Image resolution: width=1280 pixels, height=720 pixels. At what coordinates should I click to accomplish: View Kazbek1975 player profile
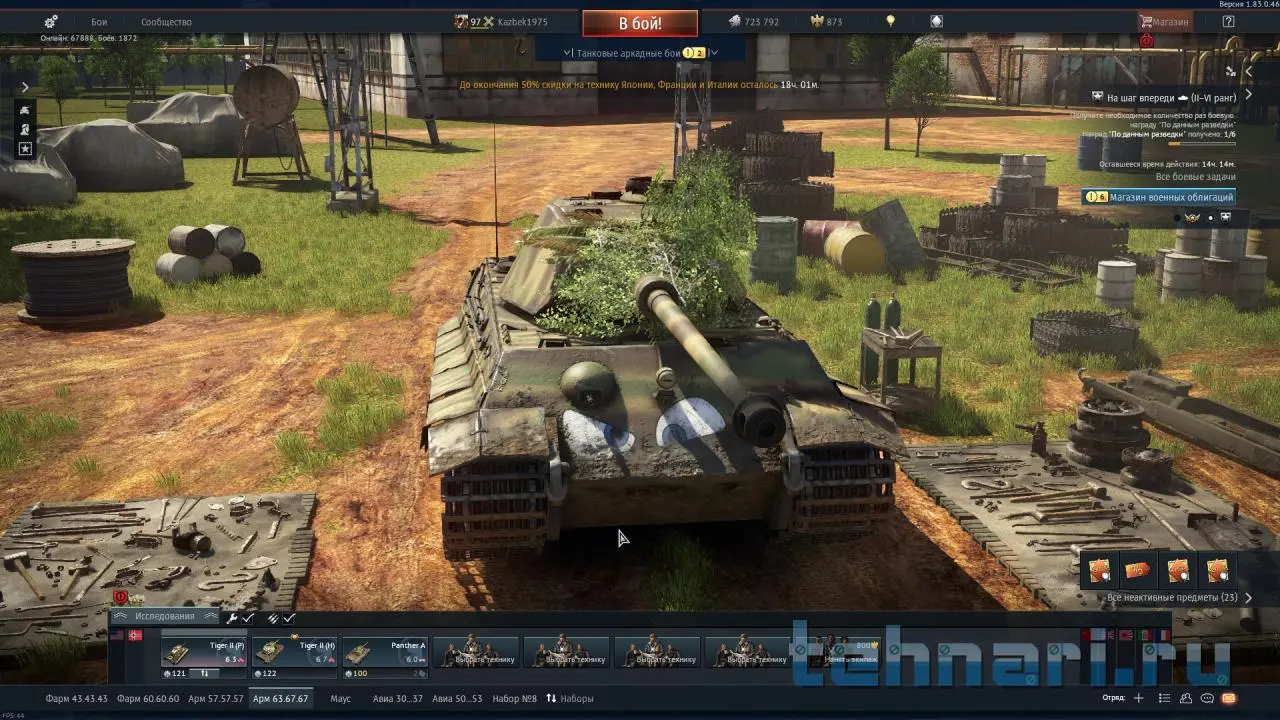click(522, 22)
